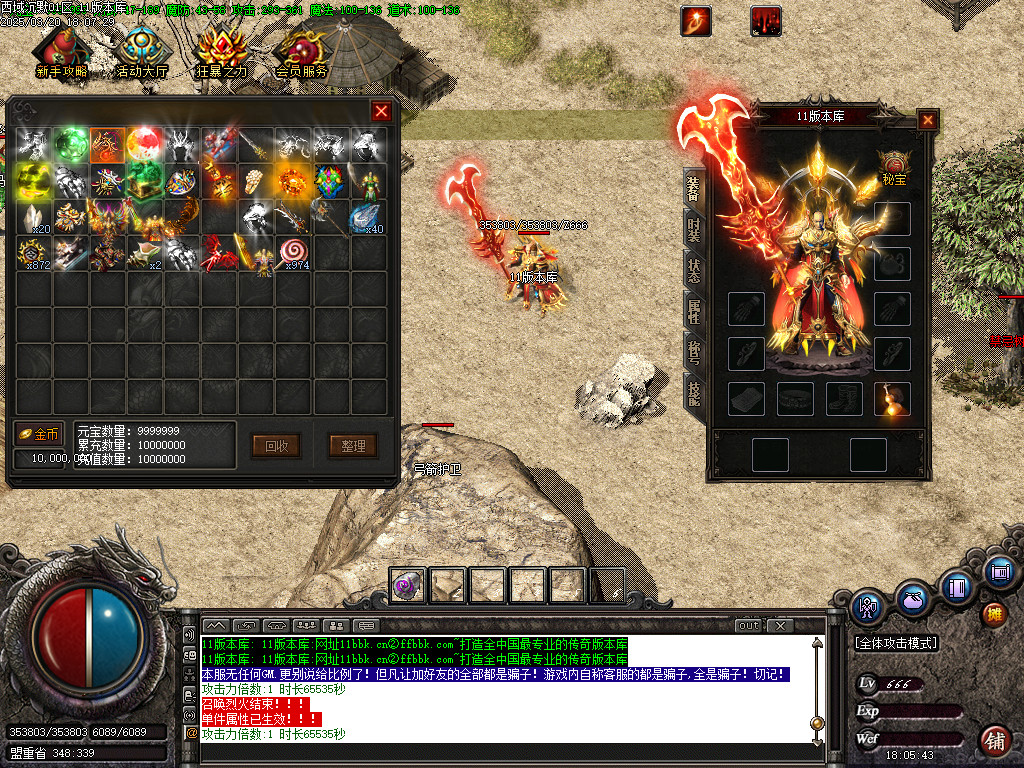Use the purple scroll in the quickbar
1024x768 pixels.
[x=408, y=585]
